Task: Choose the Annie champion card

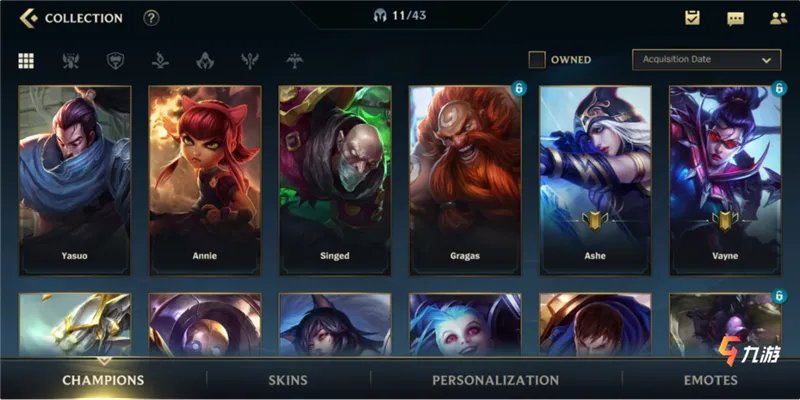Action: pyautogui.click(x=205, y=178)
